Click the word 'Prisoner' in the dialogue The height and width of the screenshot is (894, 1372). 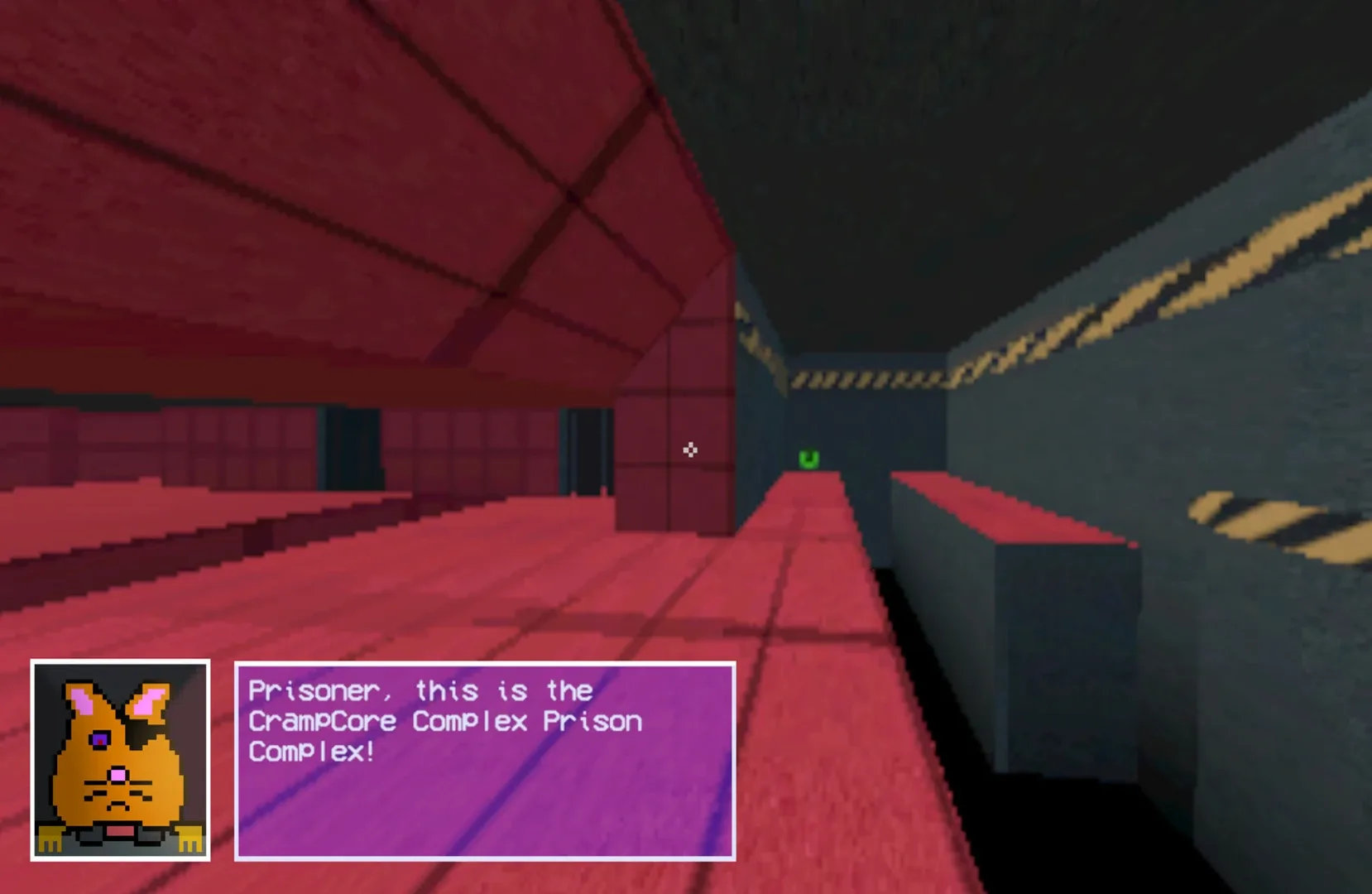(x=306, y=690)
